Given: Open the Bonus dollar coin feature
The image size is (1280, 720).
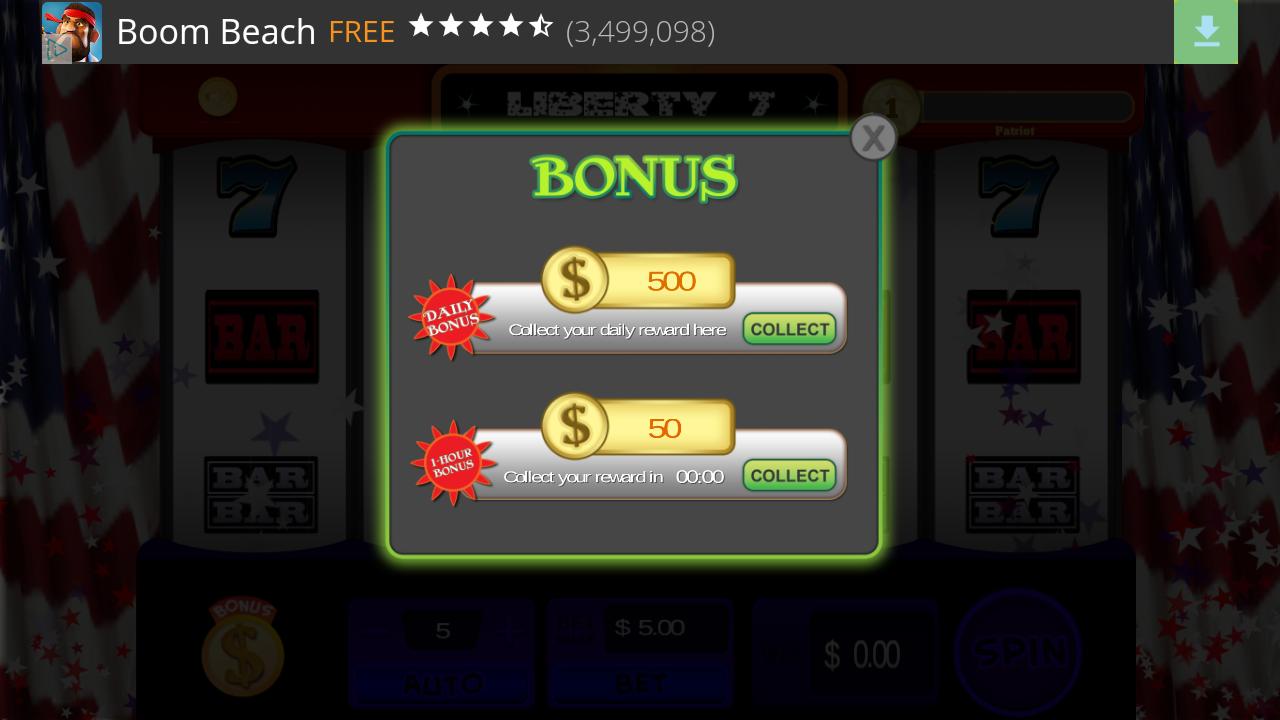Looking at the screenshot, I should pos(243,651).
